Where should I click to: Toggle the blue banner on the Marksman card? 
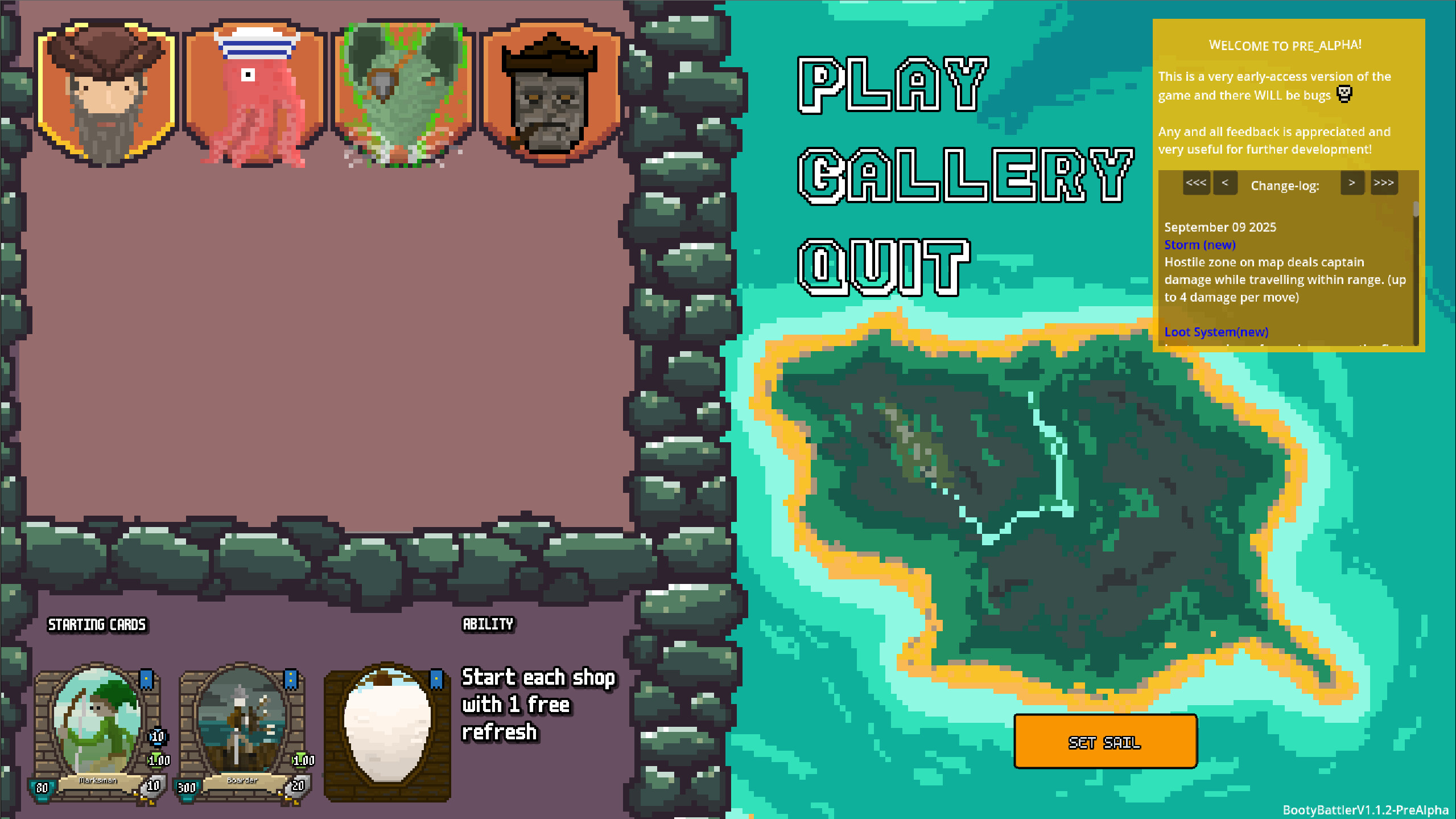click(146, 679)
